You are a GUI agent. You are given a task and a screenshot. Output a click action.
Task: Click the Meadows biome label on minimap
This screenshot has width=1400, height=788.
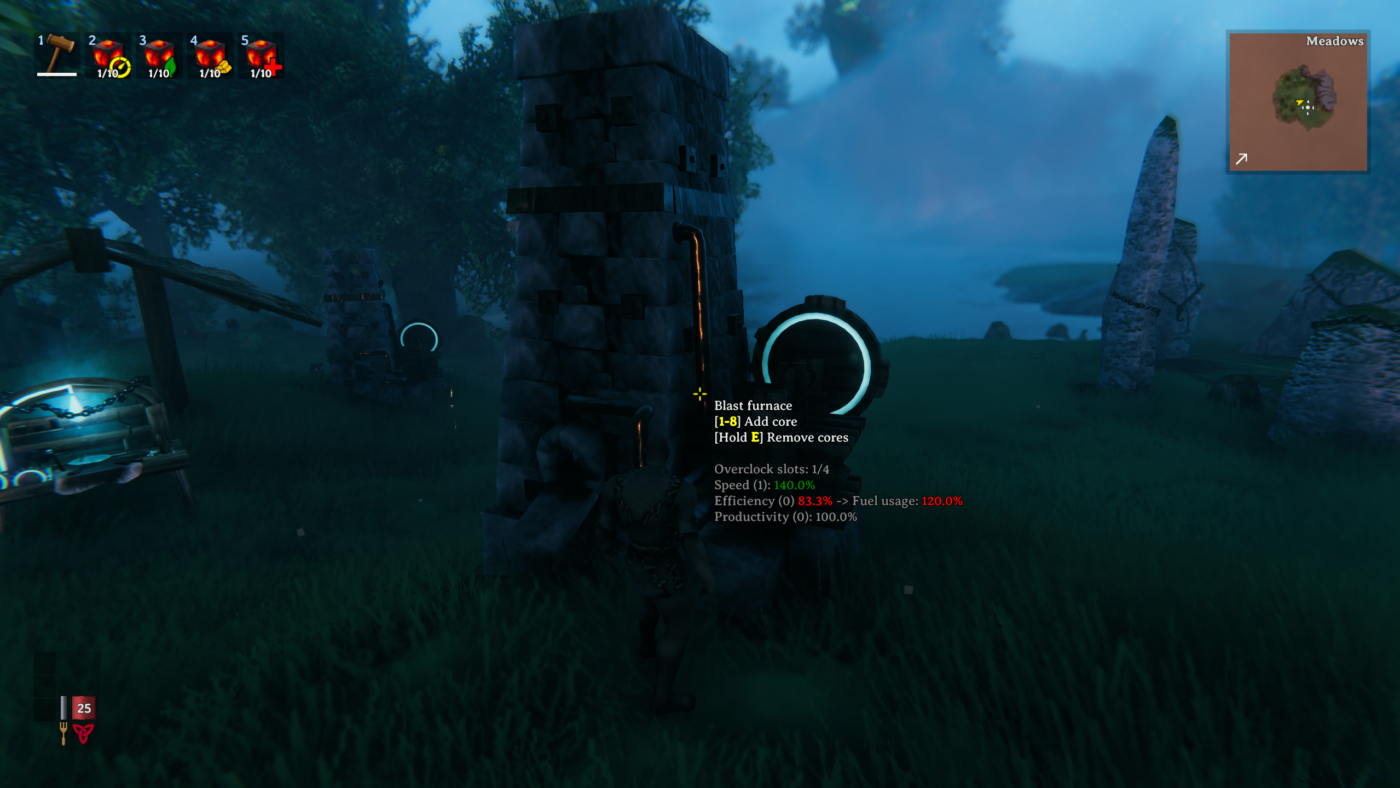pos(1334,39)
